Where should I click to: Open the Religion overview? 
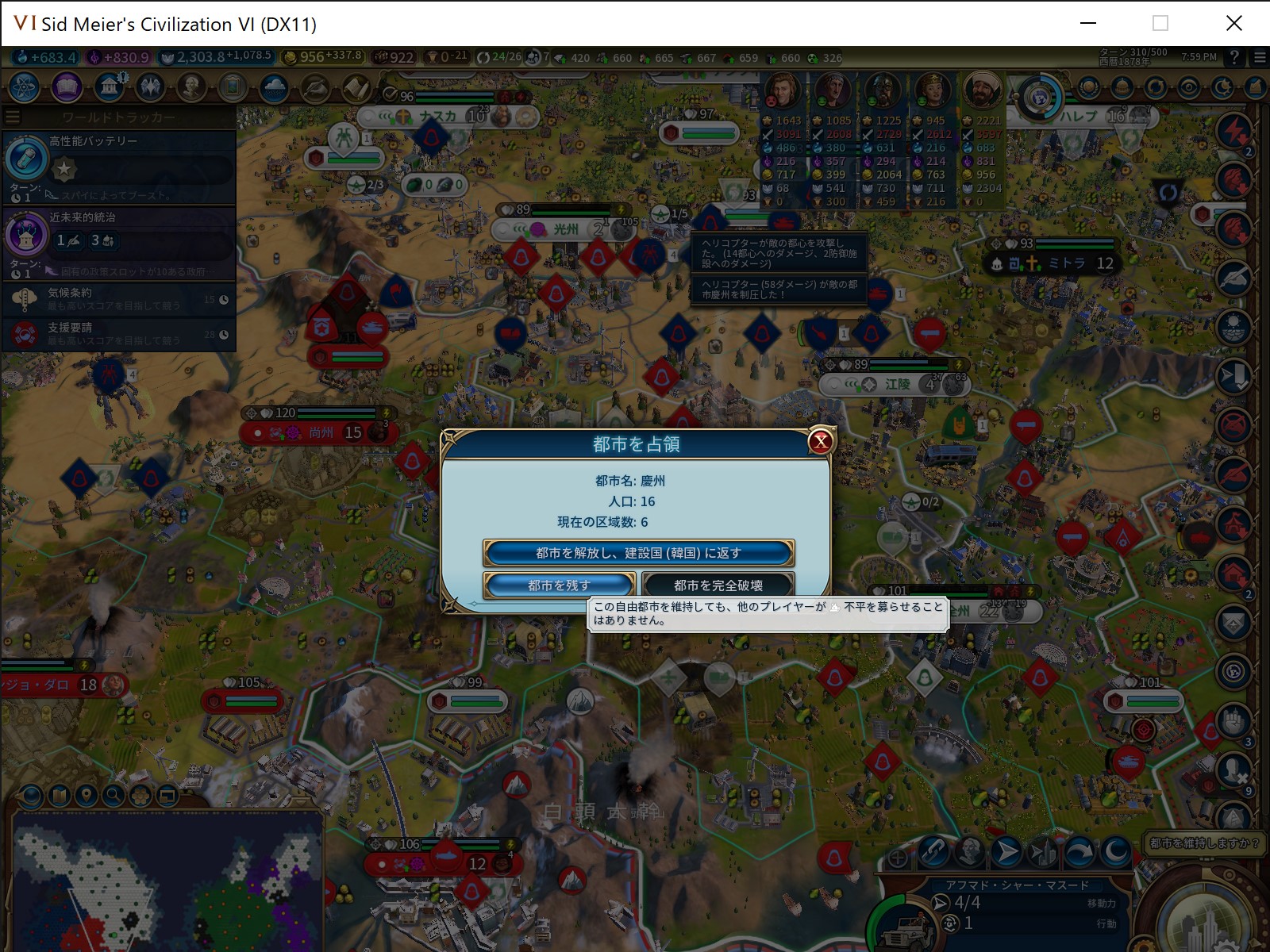pos(150,87)
